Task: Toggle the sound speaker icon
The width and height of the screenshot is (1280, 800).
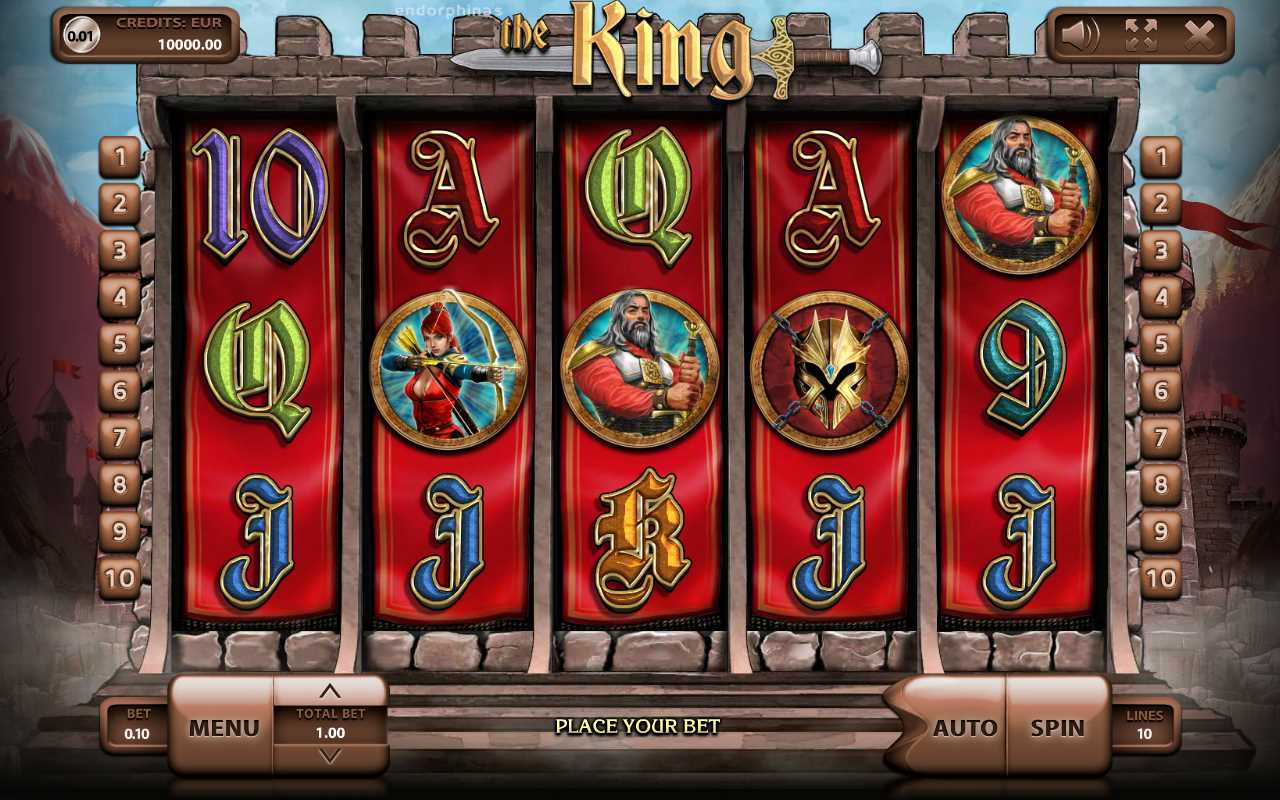Action: point(1080,36)
